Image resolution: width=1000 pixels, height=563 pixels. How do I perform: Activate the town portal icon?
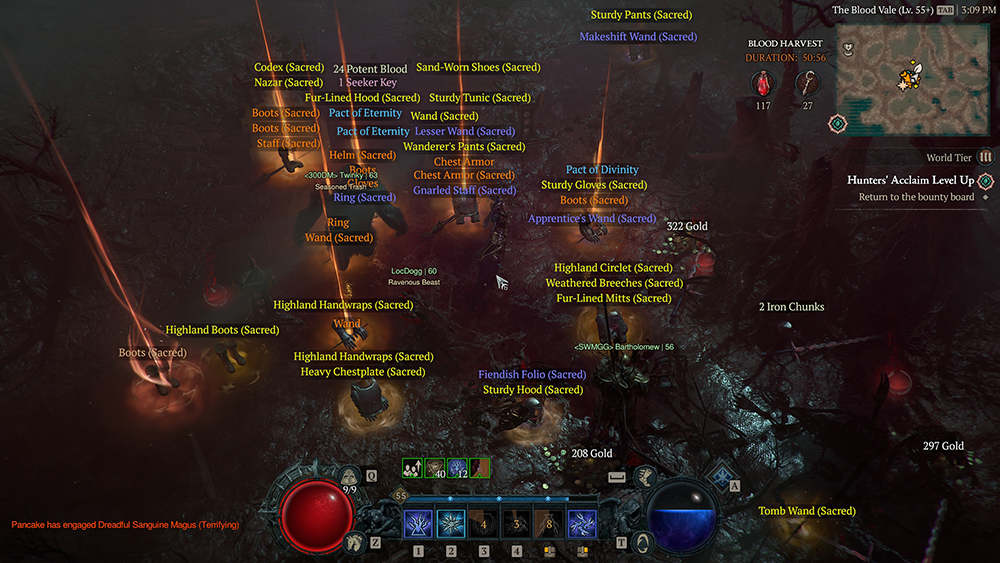coord(645,542)
